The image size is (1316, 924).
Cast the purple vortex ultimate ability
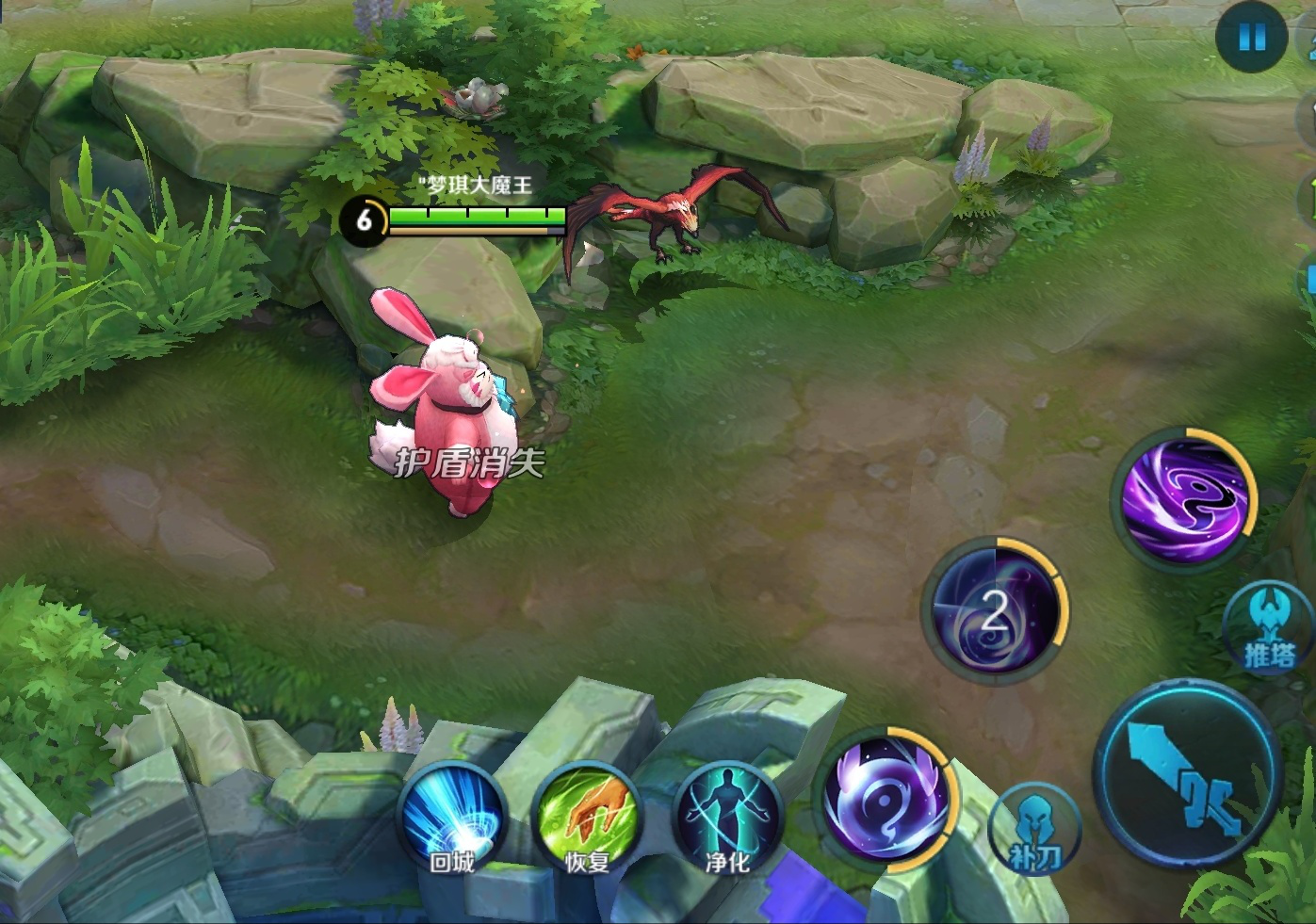click(x=1183, y=499)
